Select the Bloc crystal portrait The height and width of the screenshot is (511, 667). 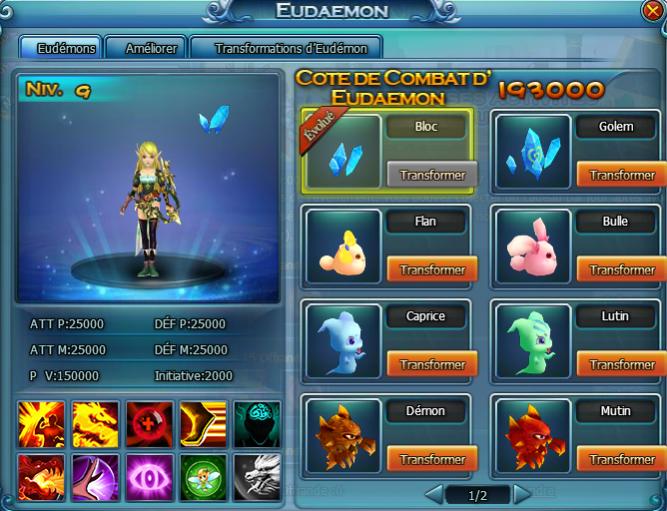coord(344,151)
